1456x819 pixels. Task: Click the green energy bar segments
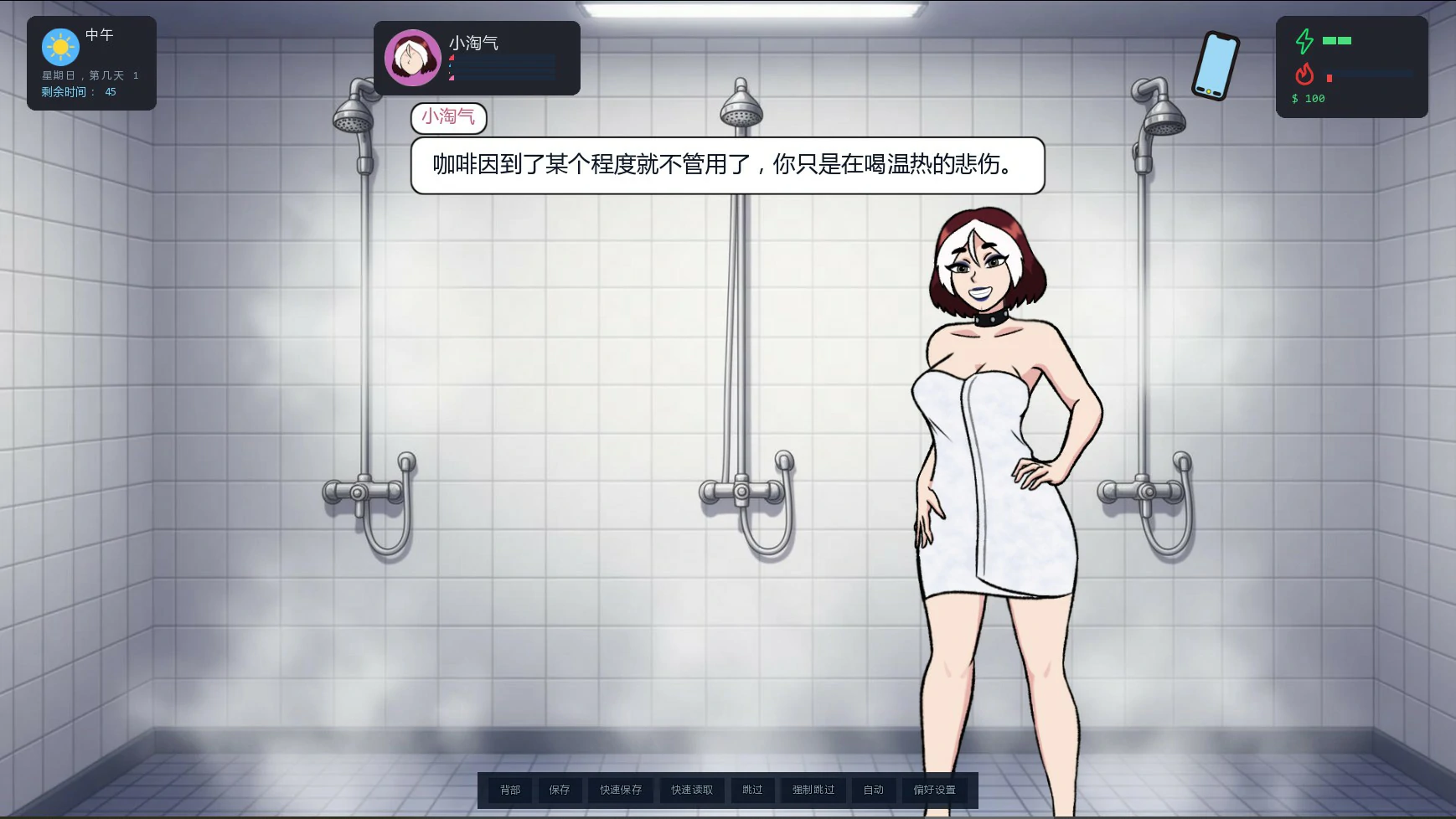click(1338, 39)
